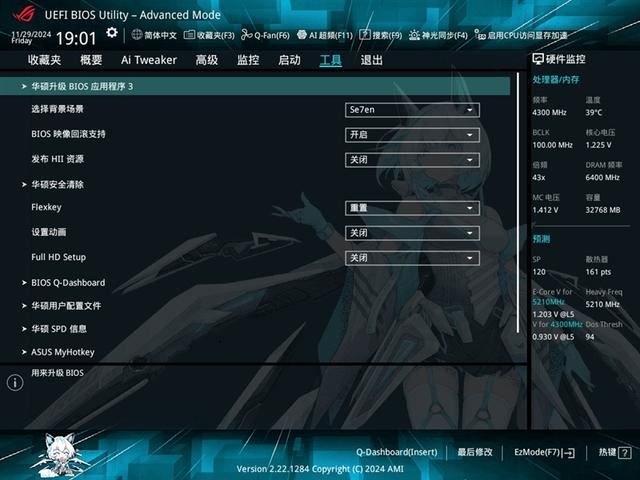Open the ASUS MyHotkey submenu
640x480 pixels.
coord(62,352)
